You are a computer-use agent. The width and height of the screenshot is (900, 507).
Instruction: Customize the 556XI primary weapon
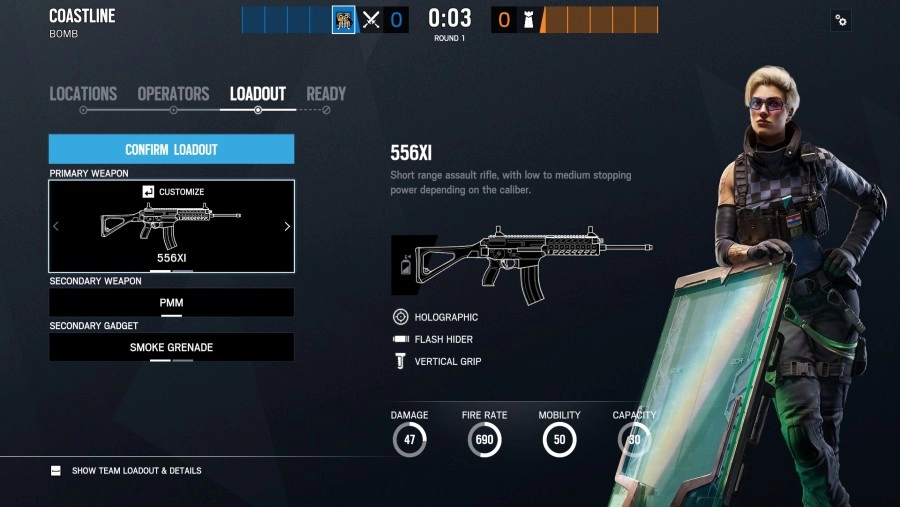pyautogui.click(x=173, y=192)
